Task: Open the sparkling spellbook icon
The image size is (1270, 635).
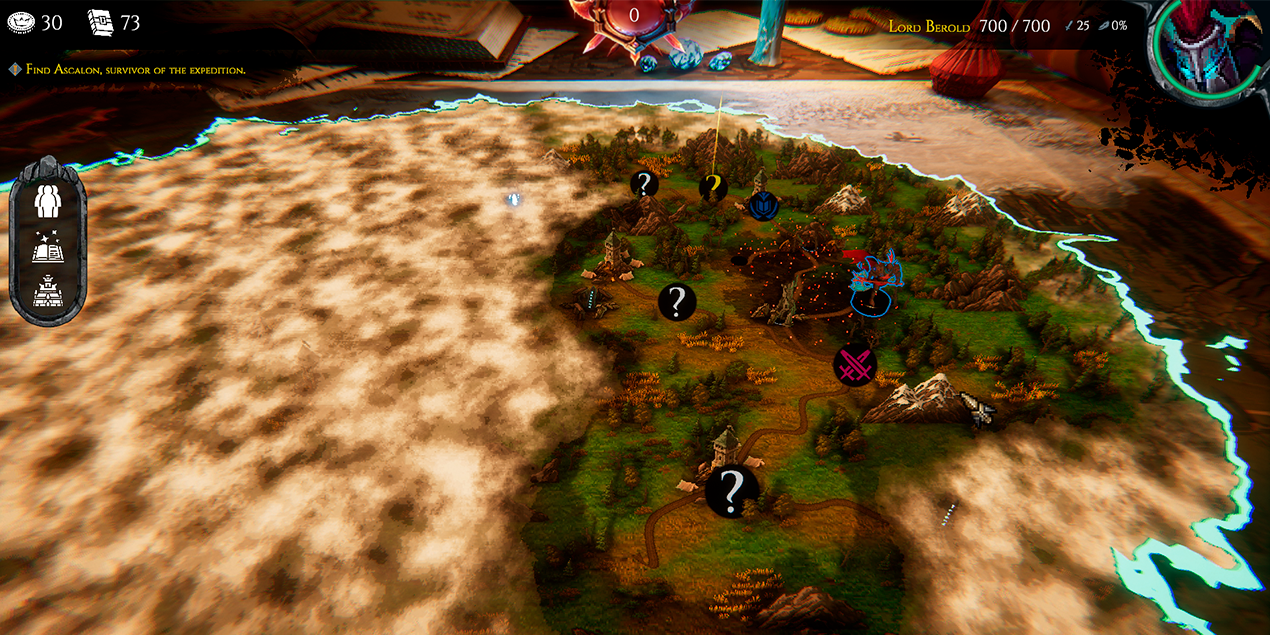Action: coord(48,248)
